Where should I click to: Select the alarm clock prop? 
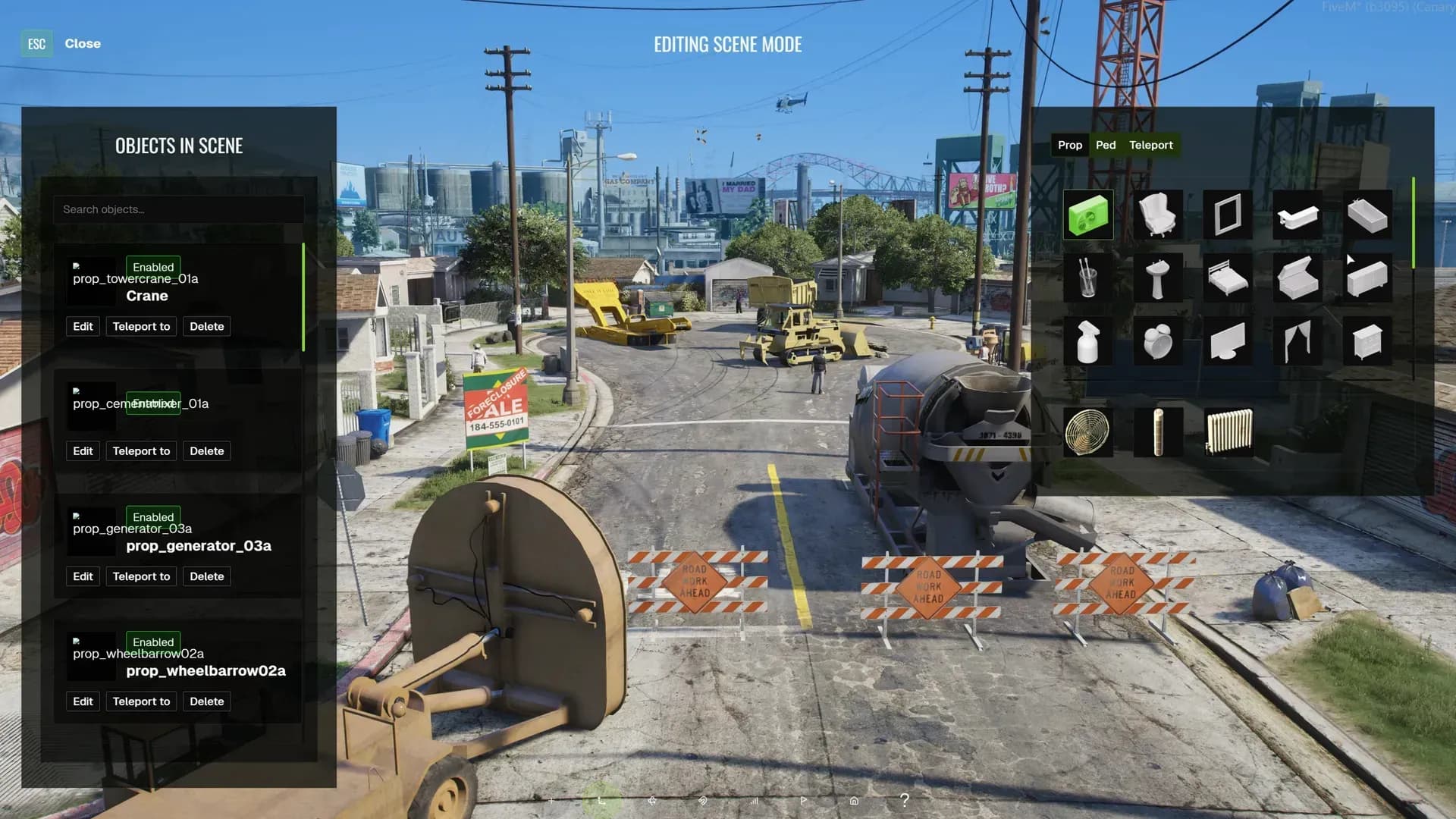[x=1158, y=342]
